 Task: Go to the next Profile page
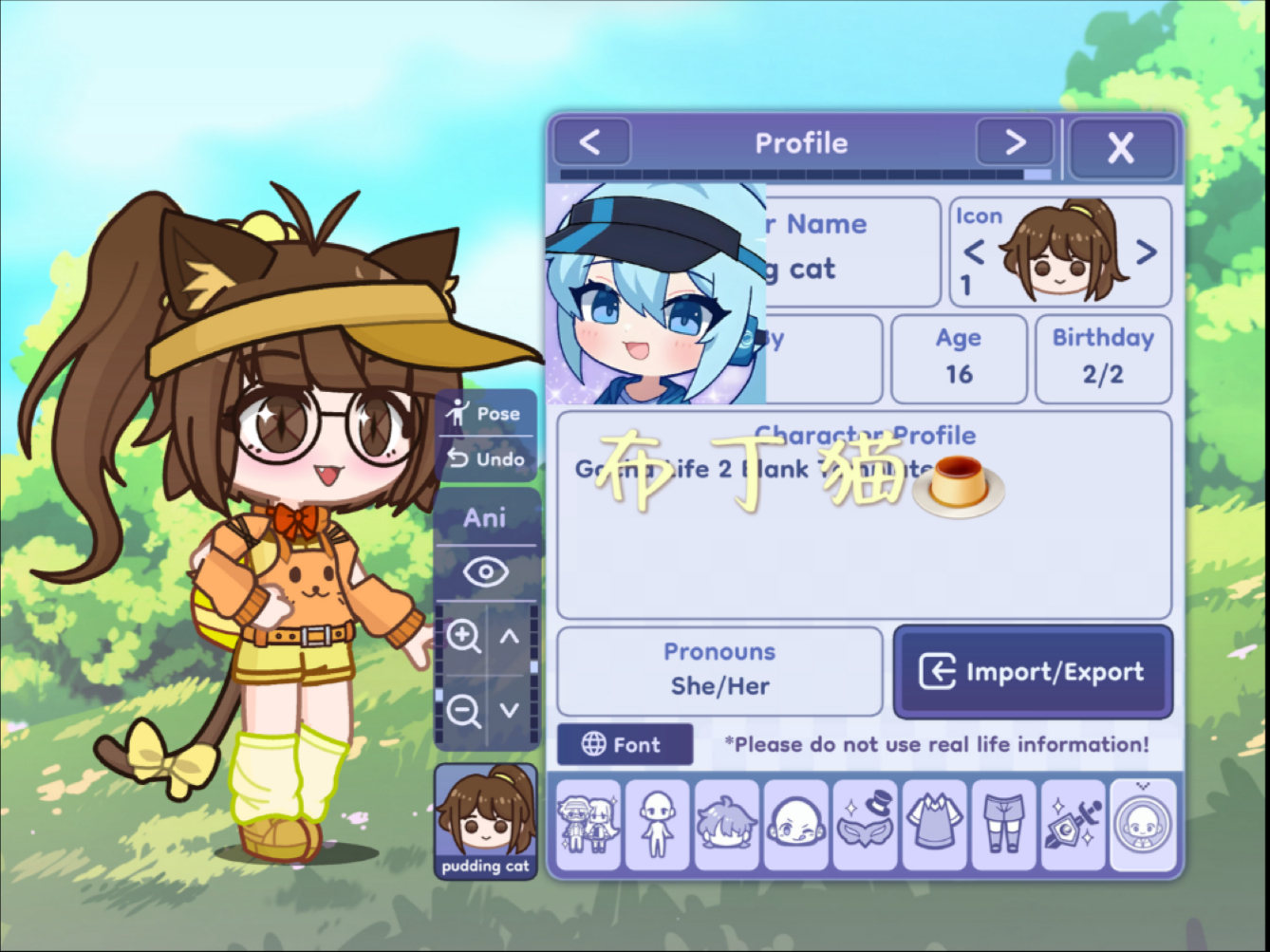tap(1015, 143)
